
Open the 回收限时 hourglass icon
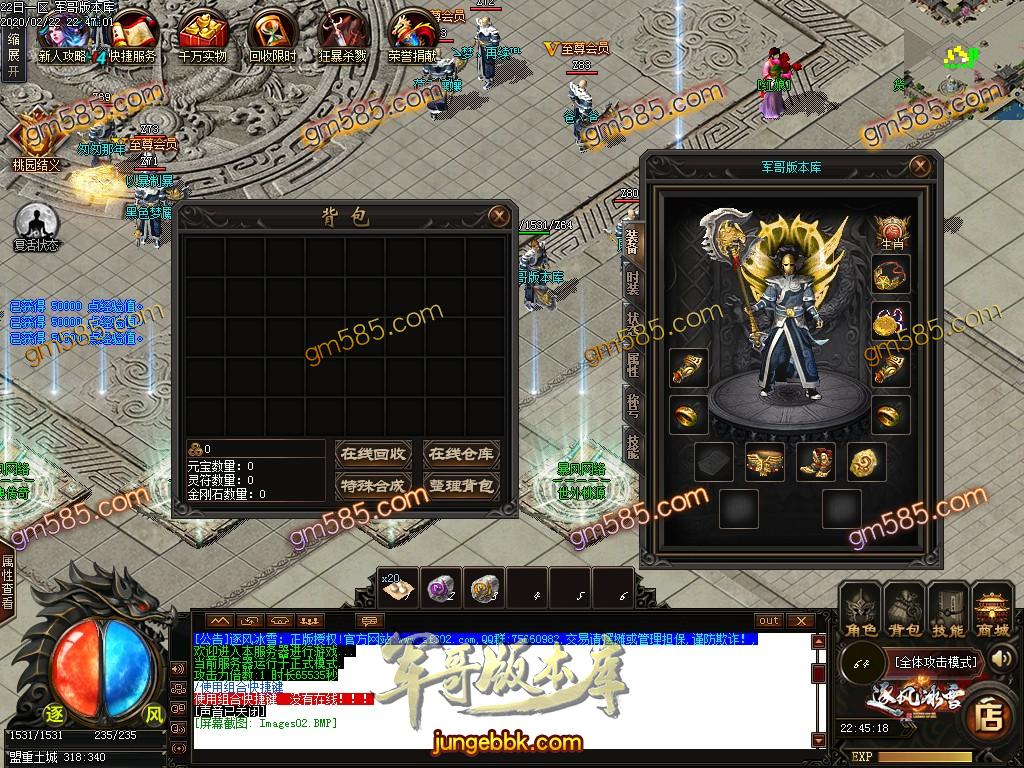point(272,34)
